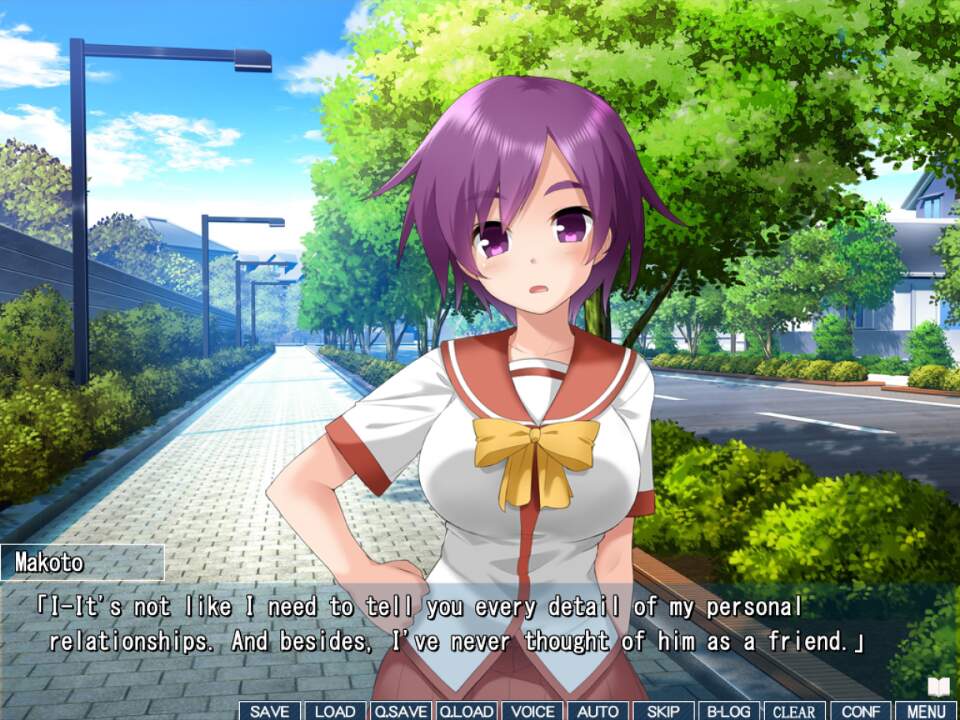Toggle AUTO text advance mode
The height and width of the screenshot is (720, 960).
click(x=598, y=711)
